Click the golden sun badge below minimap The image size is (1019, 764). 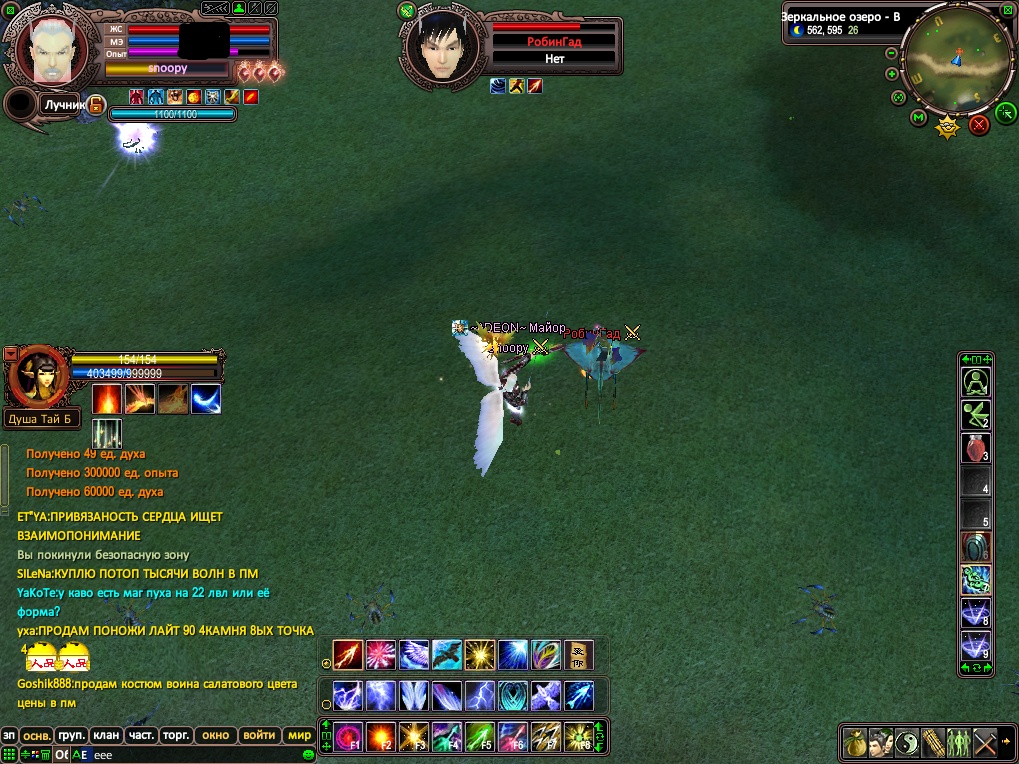click(x=947, y=127)
